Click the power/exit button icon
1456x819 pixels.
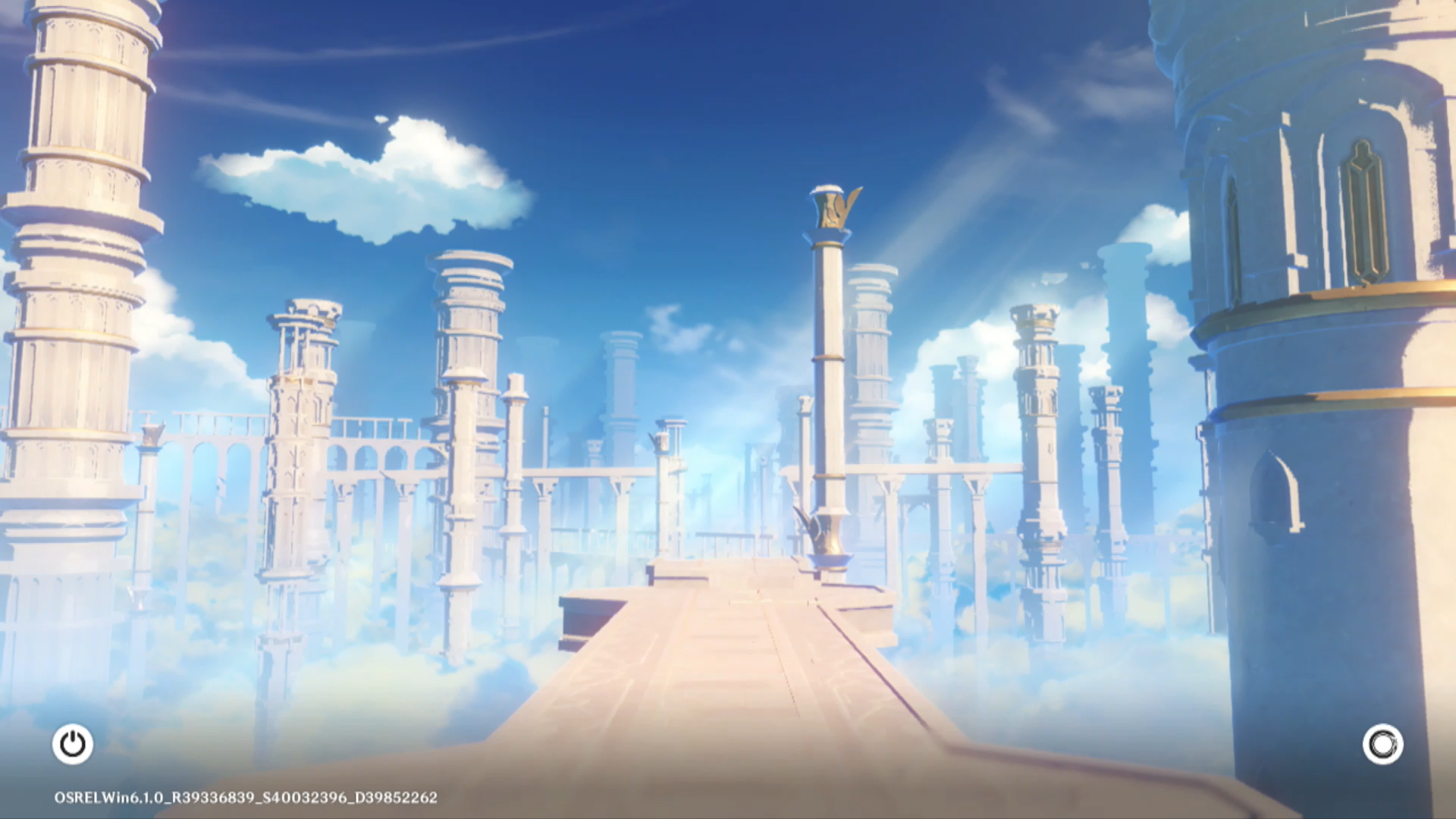pos(73,744)
